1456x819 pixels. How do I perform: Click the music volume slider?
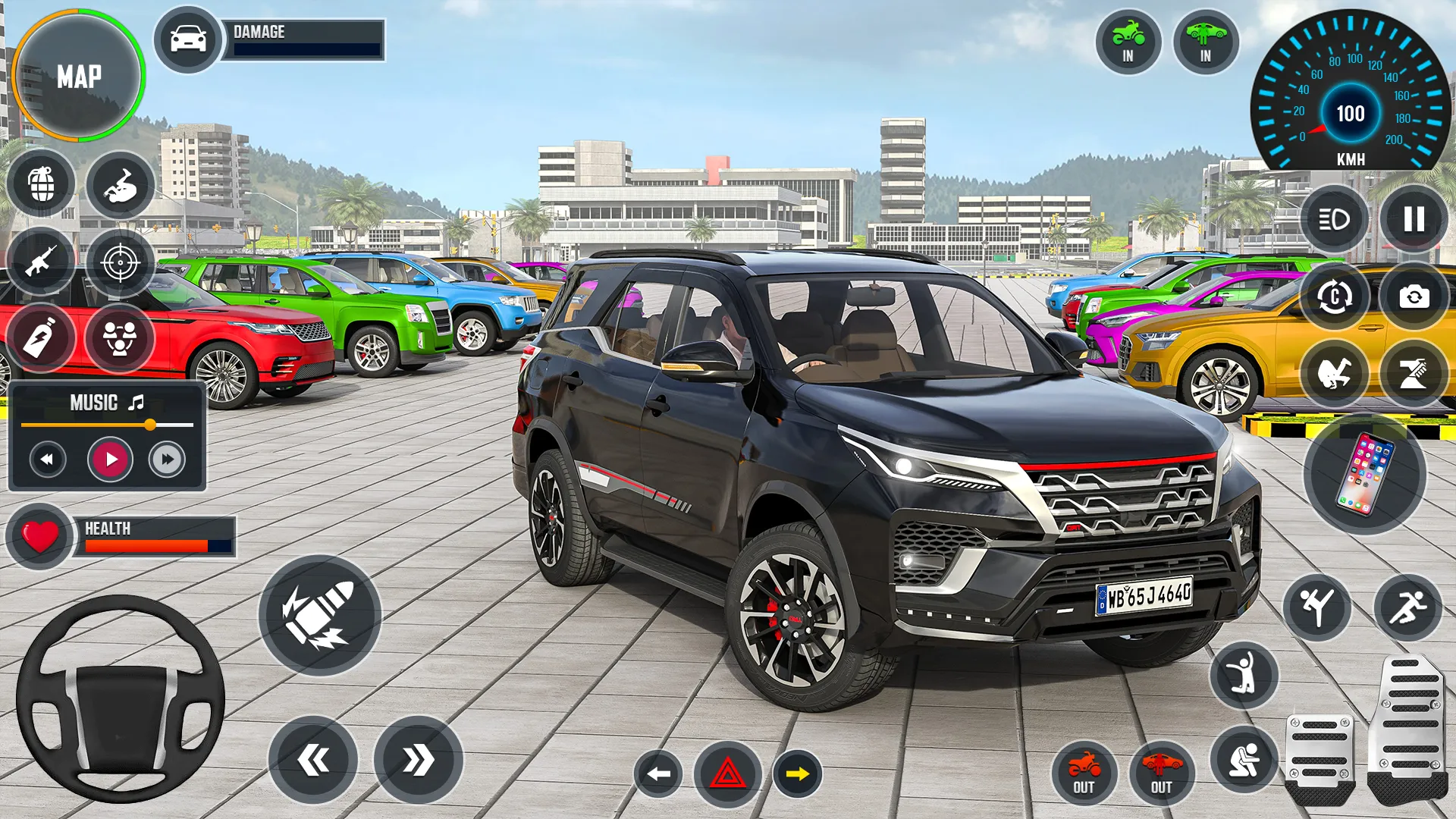pyautogui.click(x=106, y=425)
